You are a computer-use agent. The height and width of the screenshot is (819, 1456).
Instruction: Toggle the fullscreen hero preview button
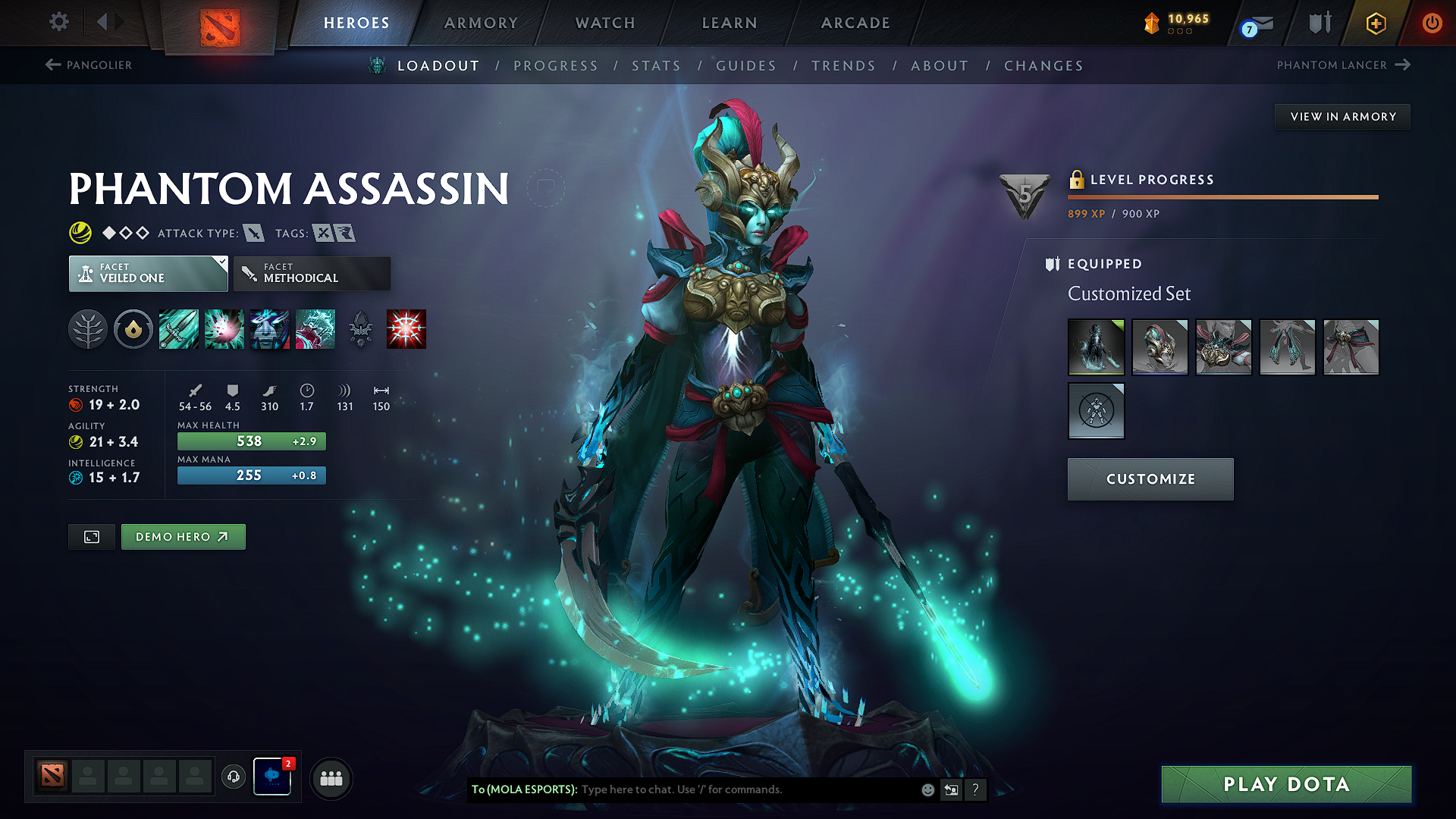click(x=91, y=536)
